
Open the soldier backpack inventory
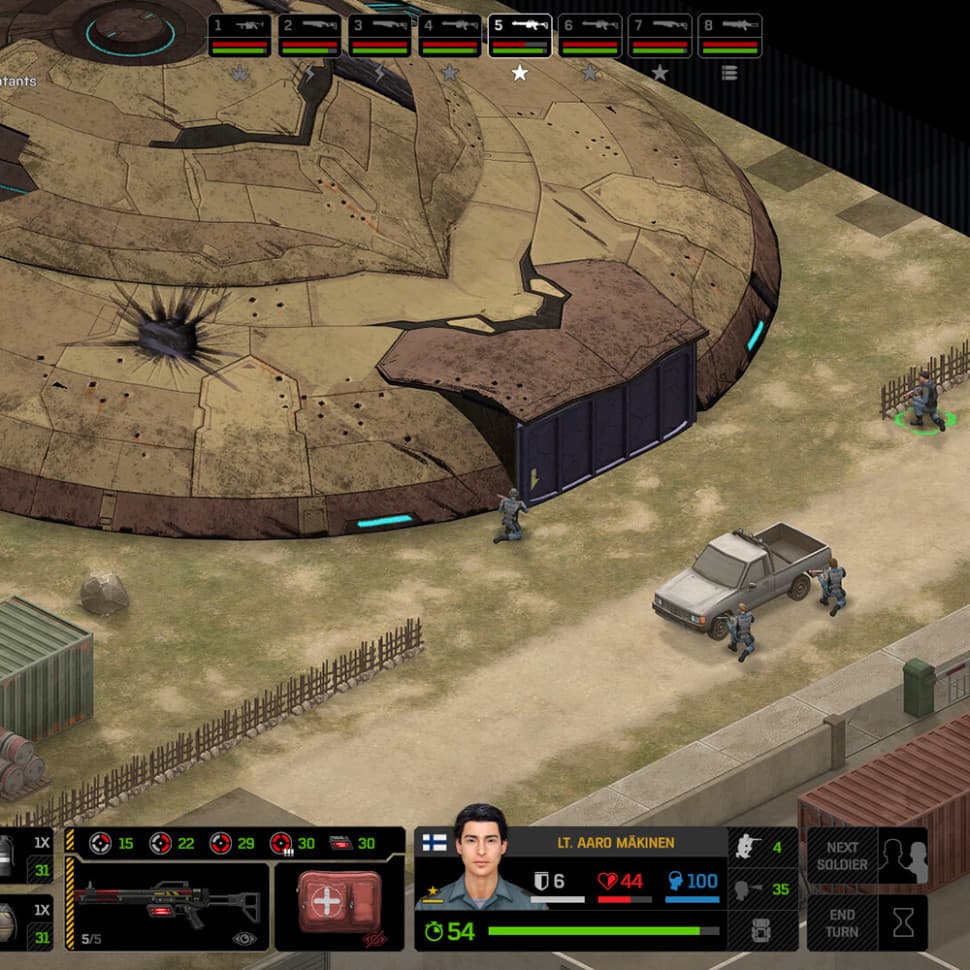point(762,930)
